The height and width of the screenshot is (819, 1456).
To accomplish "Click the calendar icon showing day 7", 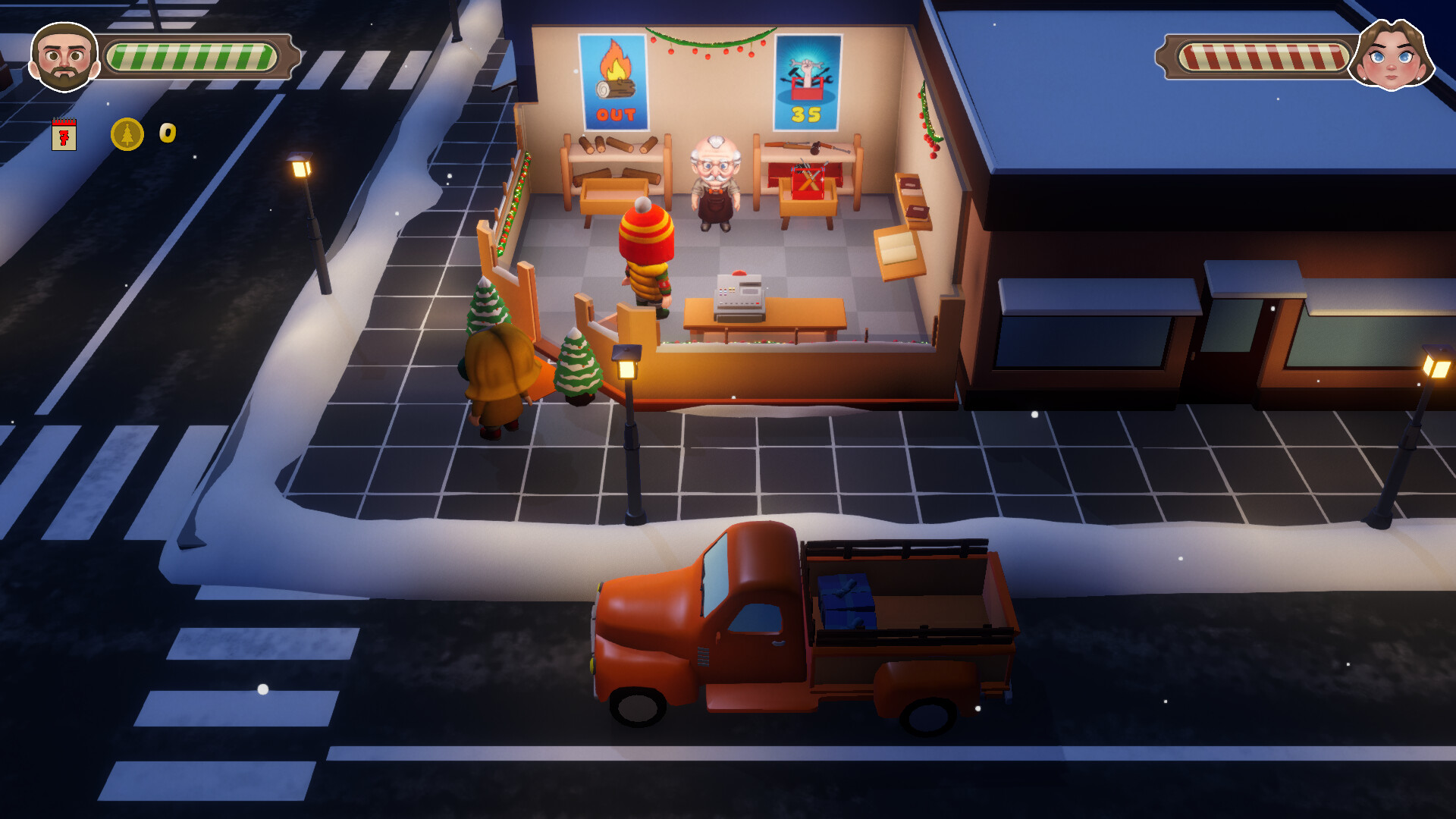I will pos(64,132).
